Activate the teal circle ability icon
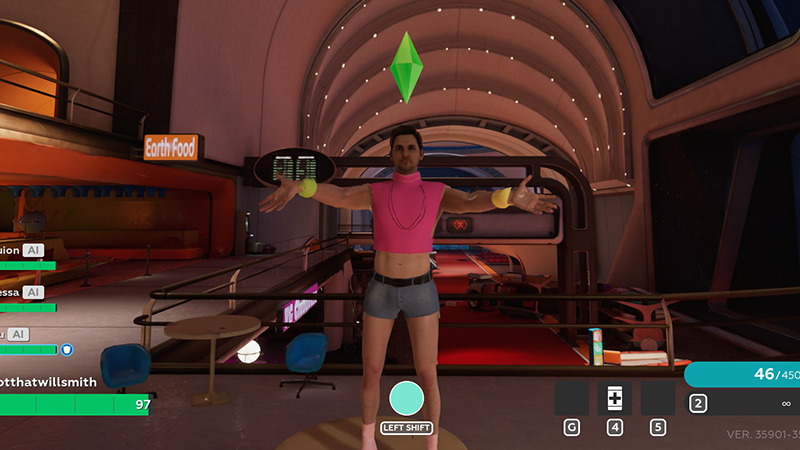The image size is (800, 450). 407,399
